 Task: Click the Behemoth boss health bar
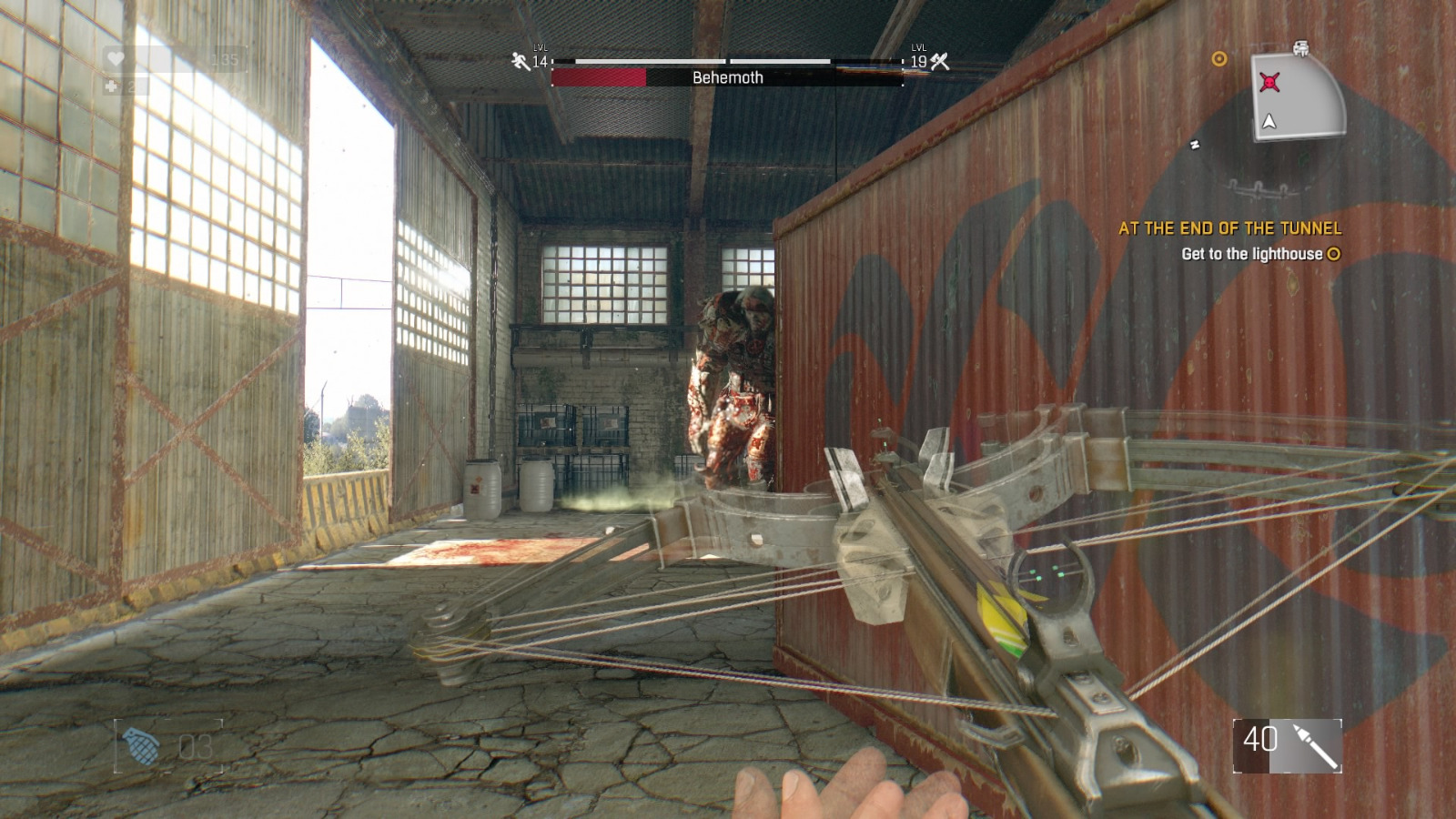(x=619, y=77)
